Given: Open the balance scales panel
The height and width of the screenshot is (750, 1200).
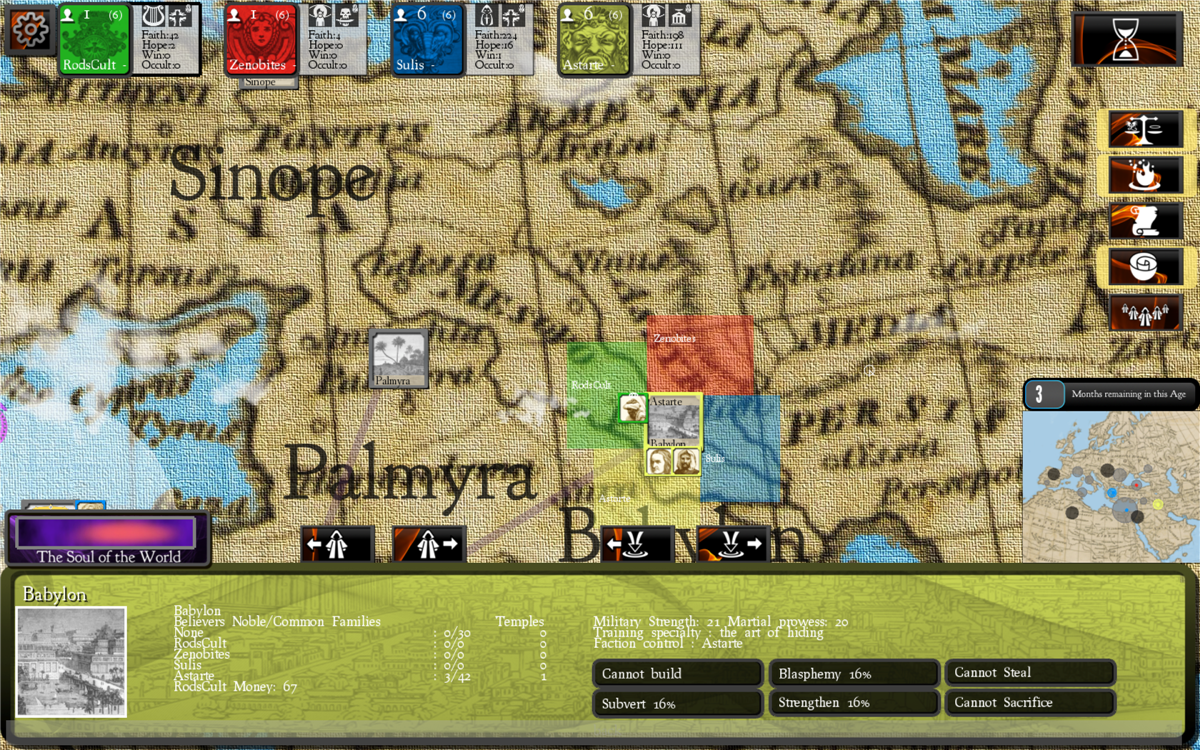Looking at the screenshot, I should 1145,130.
